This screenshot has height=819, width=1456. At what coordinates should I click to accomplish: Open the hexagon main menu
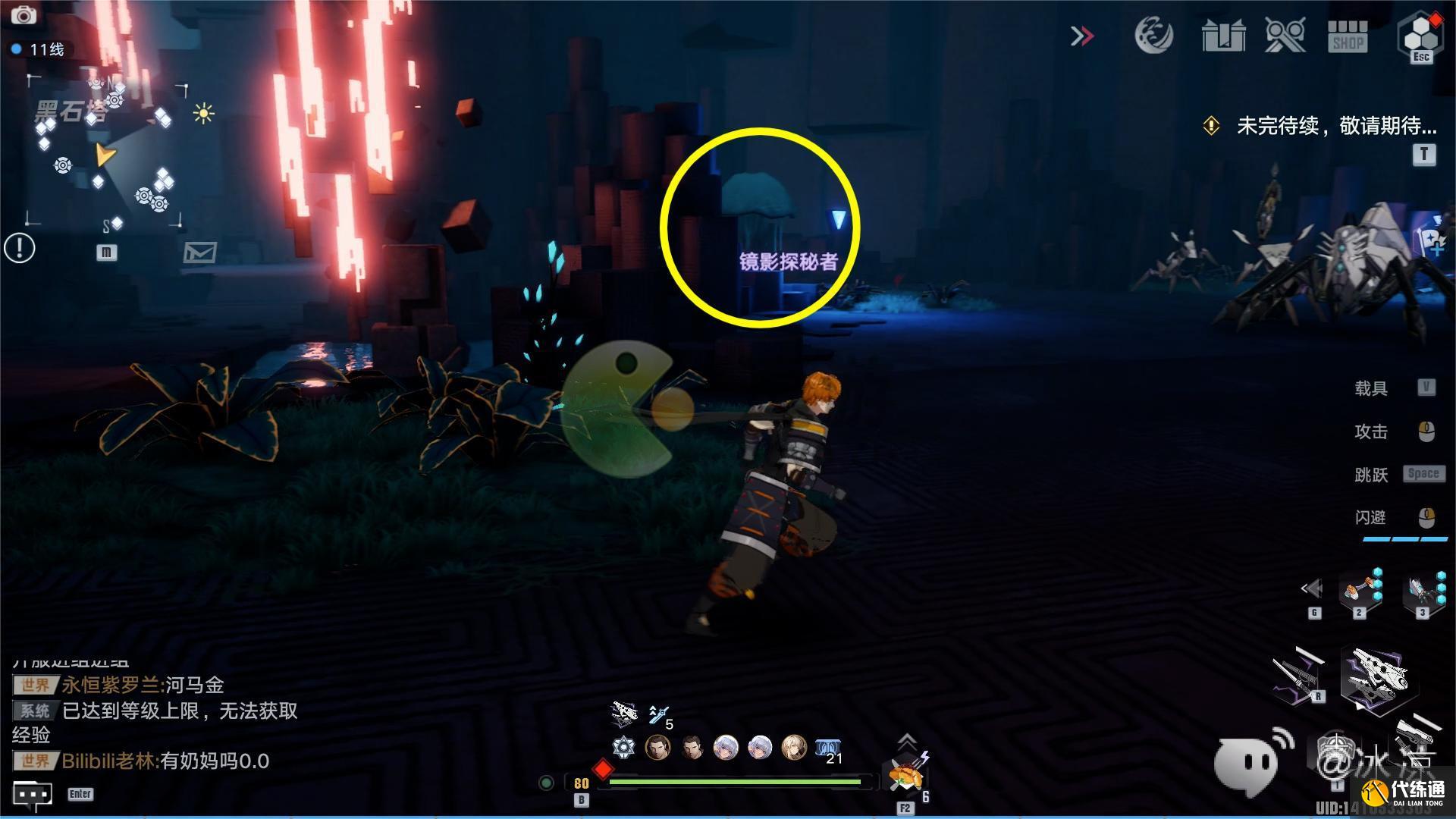click(1420, 35)
